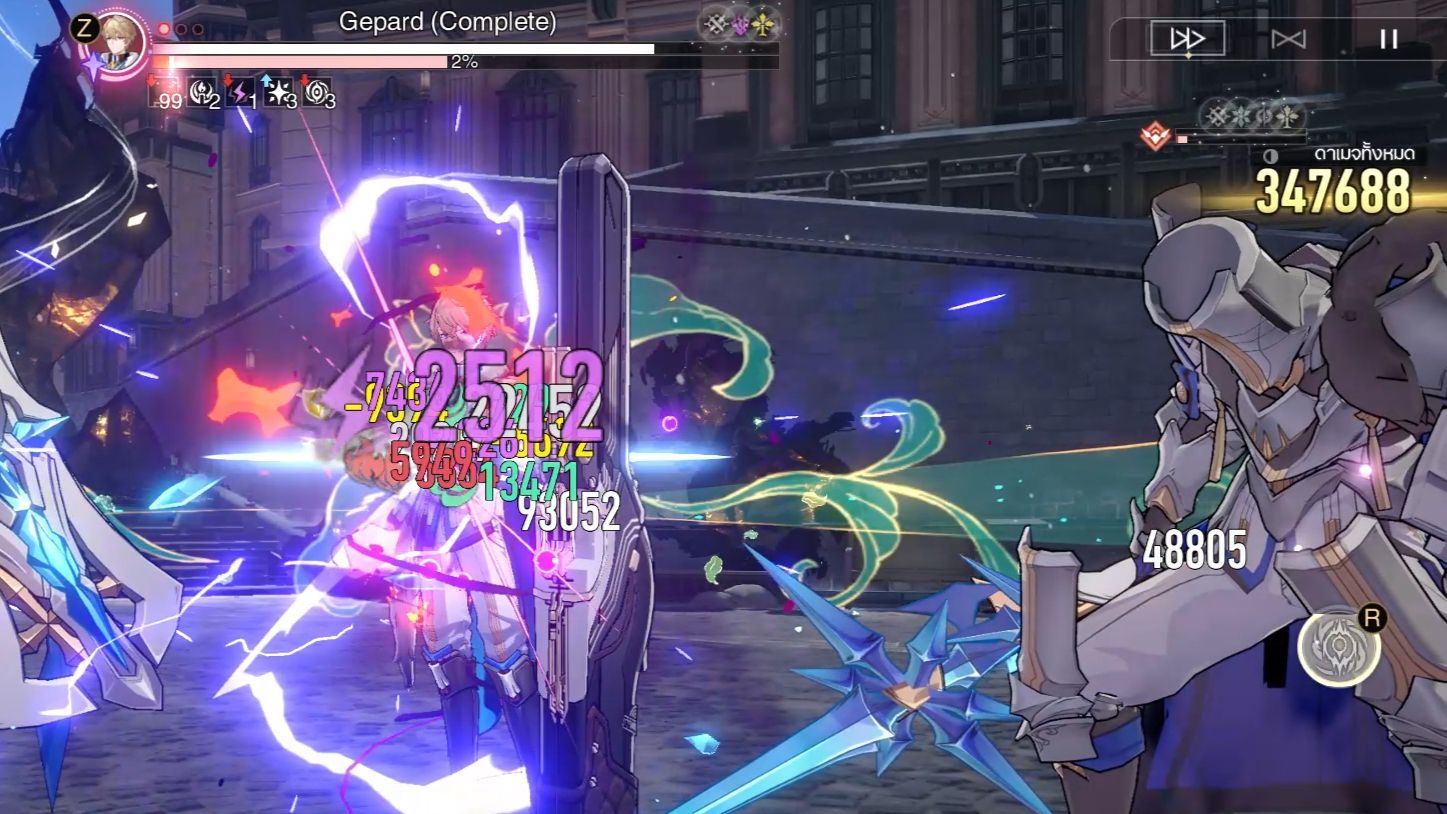Click the crossed-swords icon above the damage counter
Image resolution: width=1447 pixels, height=814 pixels.
[1216, 117]
